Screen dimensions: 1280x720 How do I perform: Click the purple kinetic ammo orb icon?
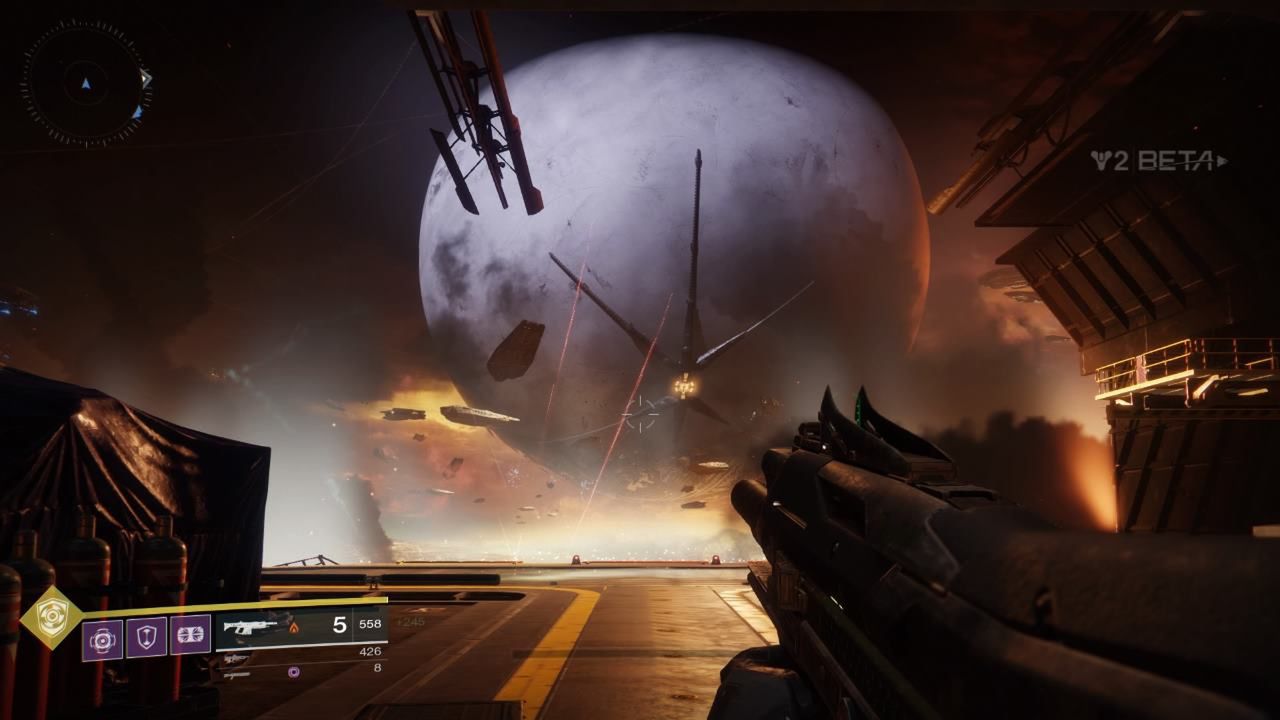coord(292,673)
